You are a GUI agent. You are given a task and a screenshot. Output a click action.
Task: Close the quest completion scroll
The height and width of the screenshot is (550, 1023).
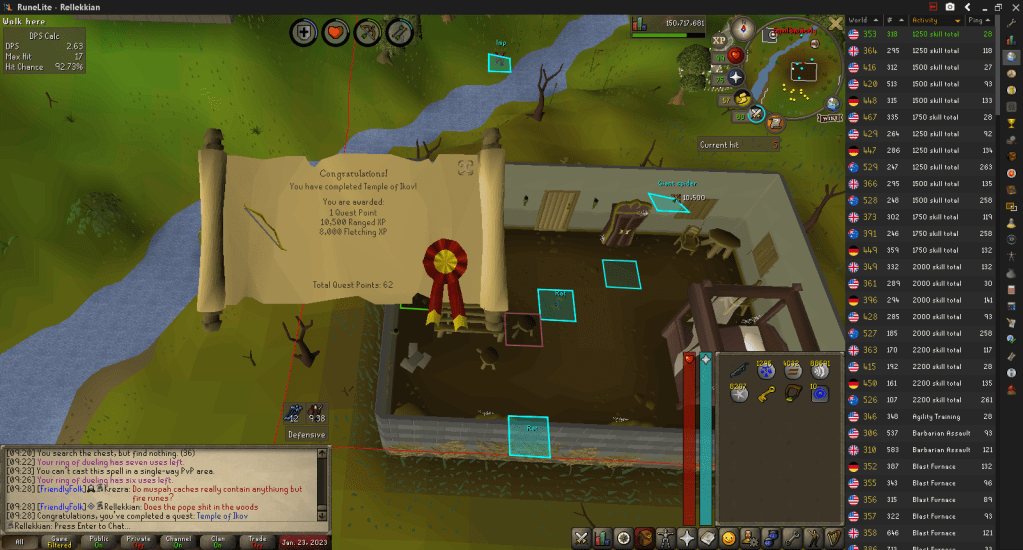tap(465, 168)
